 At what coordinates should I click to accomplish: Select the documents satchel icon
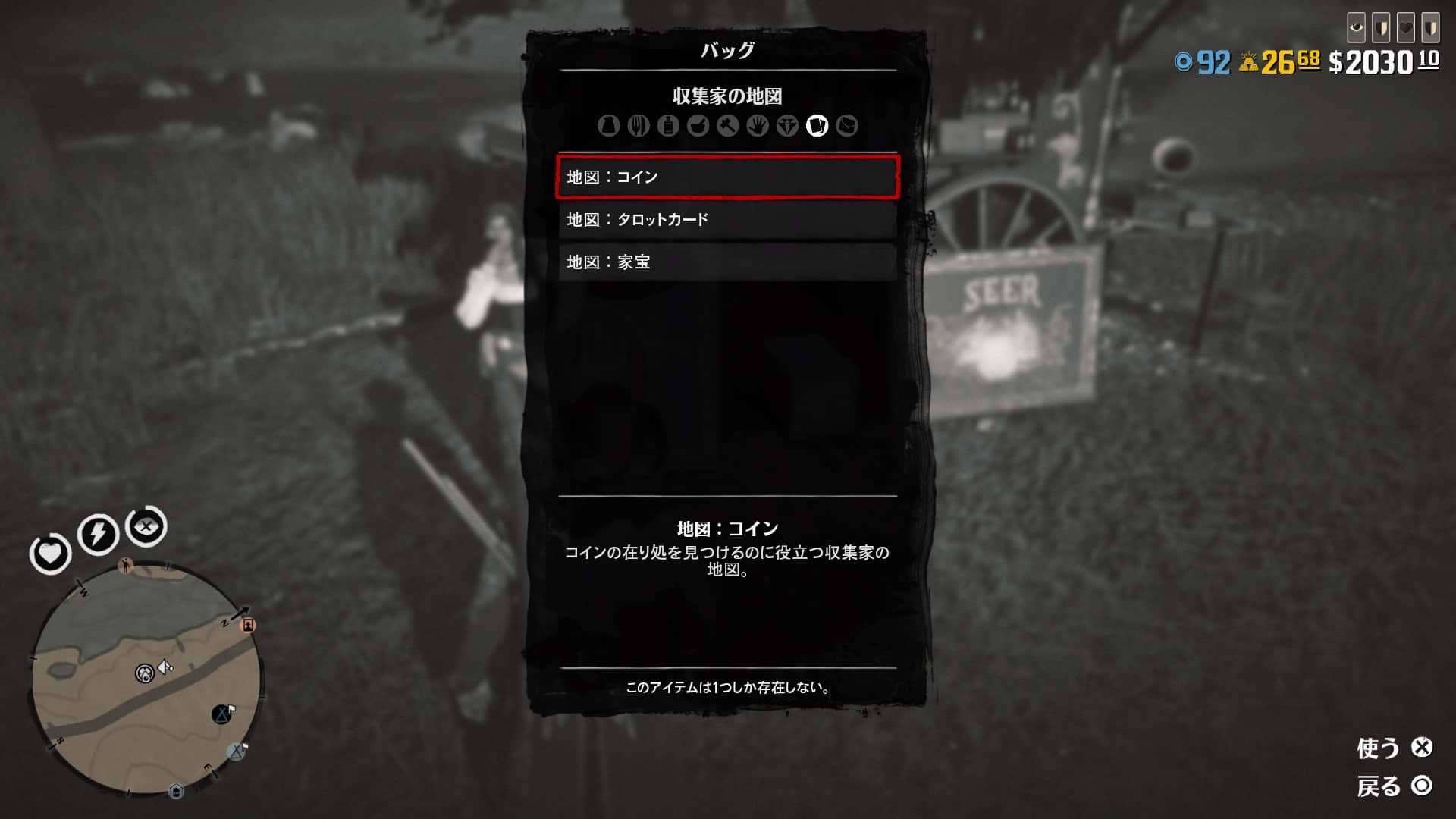847,126
